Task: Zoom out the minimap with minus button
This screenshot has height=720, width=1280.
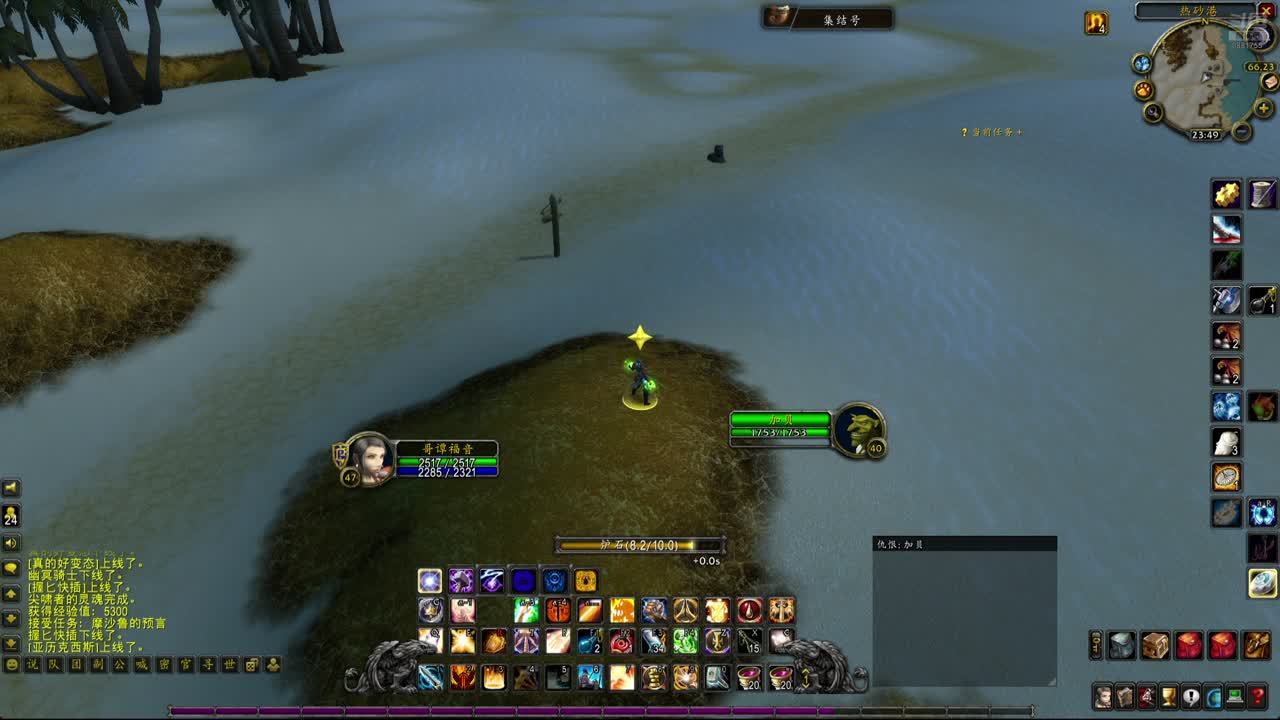Action: [1241, 131]
